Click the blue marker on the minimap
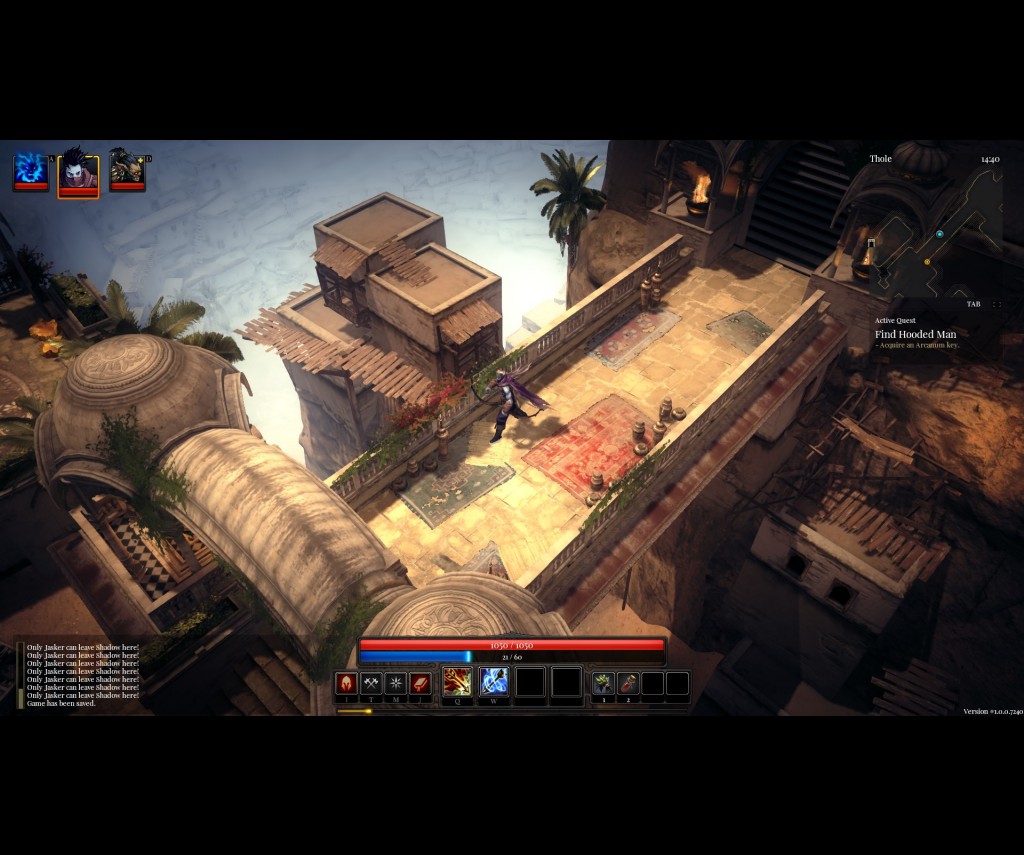The image size is (1024, 855). click(x=940, y=234)
